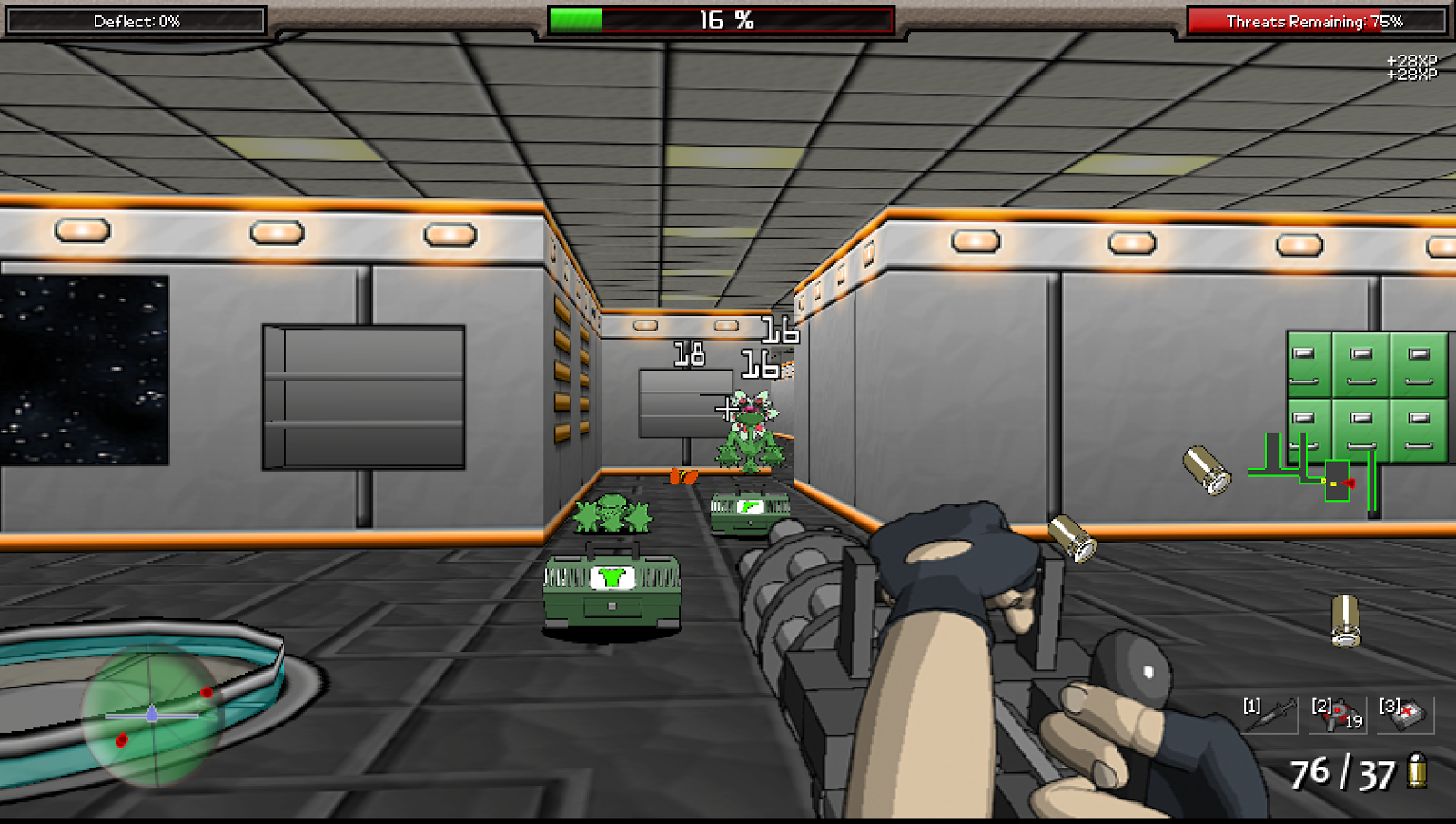
Task: Click the floating damage number 18
Action: click(688, 353)
